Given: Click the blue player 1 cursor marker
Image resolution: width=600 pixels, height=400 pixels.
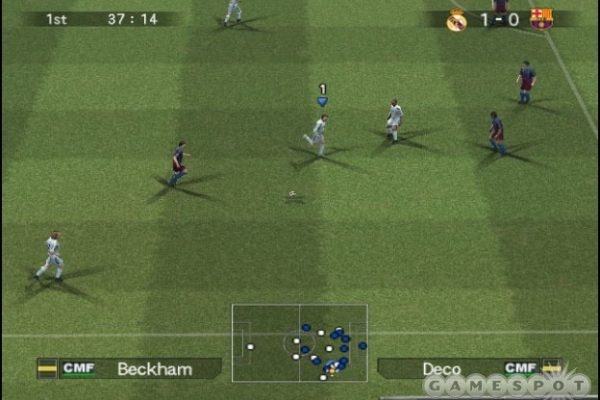Looking at the screenshot, I should (322, 96).
